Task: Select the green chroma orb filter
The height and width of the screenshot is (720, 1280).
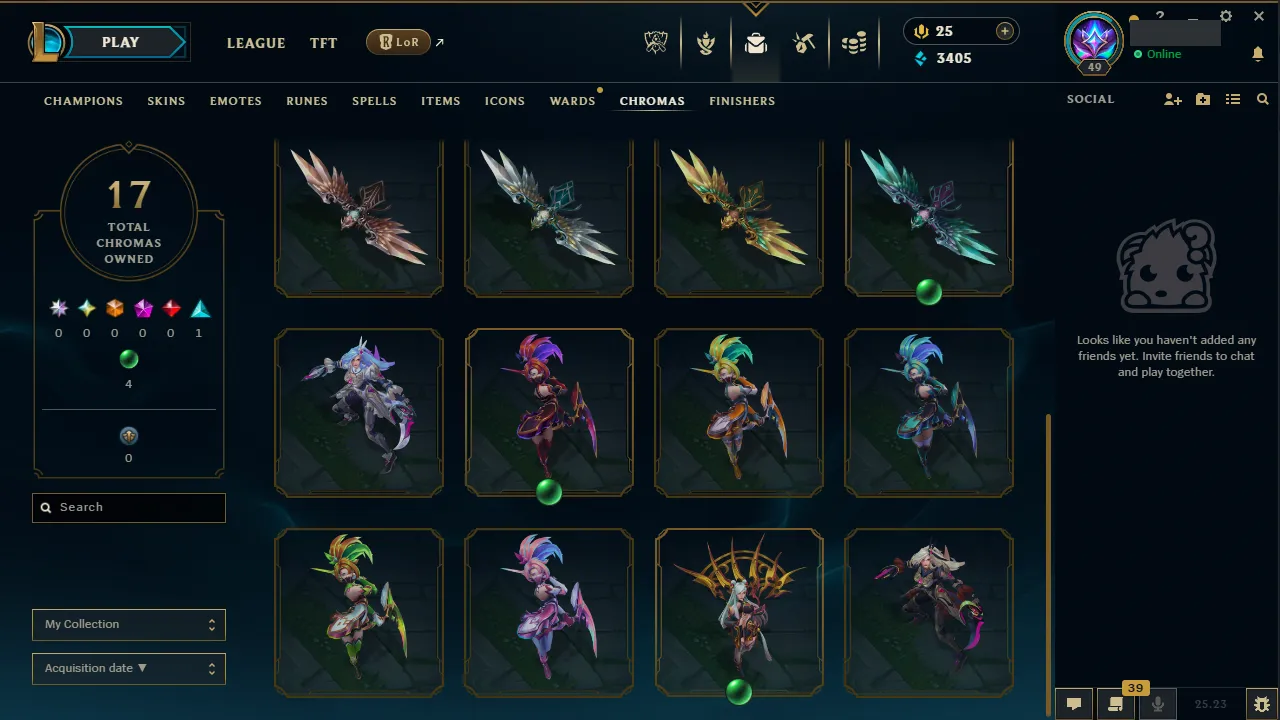Action: [x=128, y=359]
